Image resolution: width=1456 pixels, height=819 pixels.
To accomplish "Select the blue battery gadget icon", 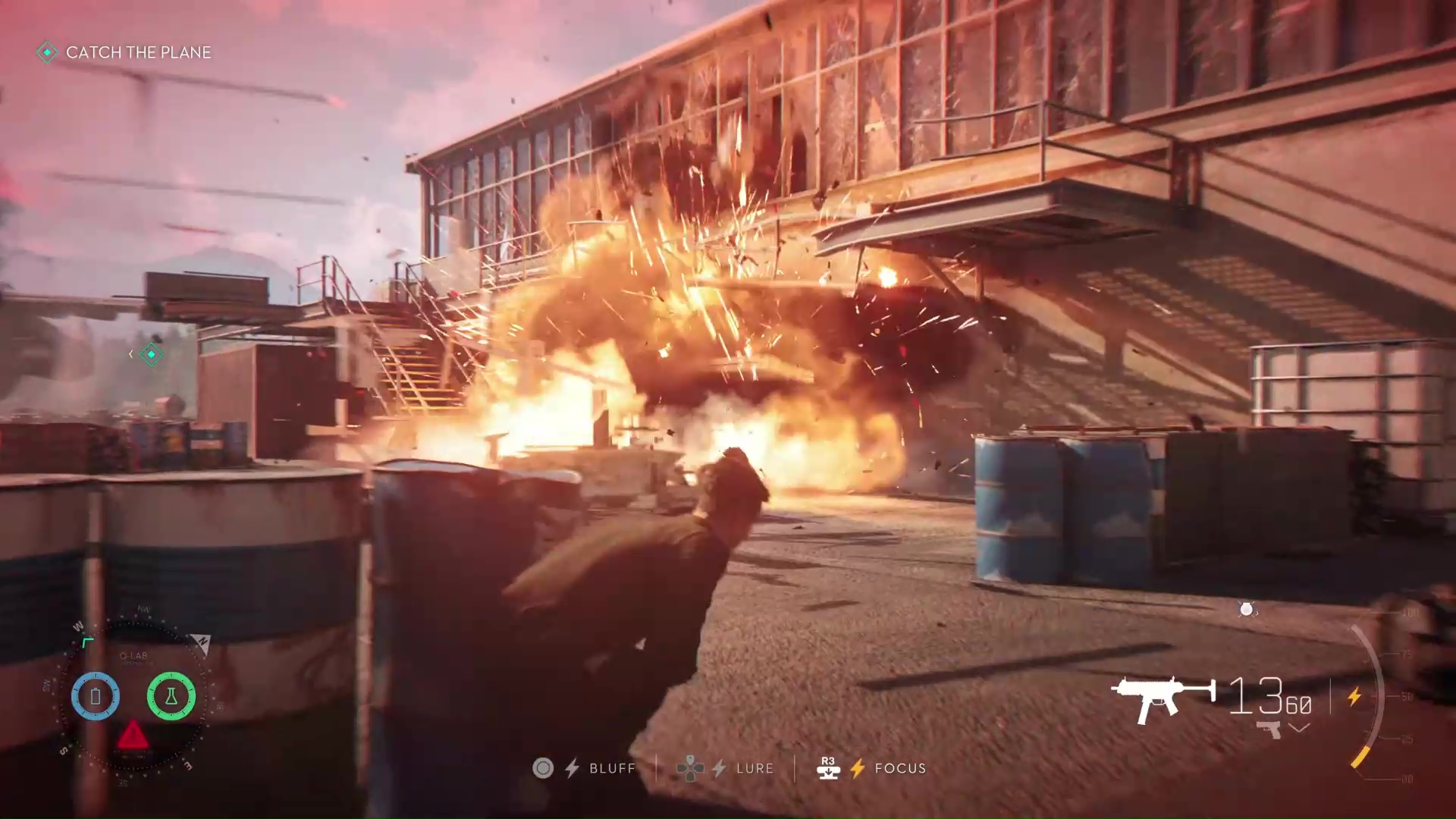I will (x=96, y=695).
